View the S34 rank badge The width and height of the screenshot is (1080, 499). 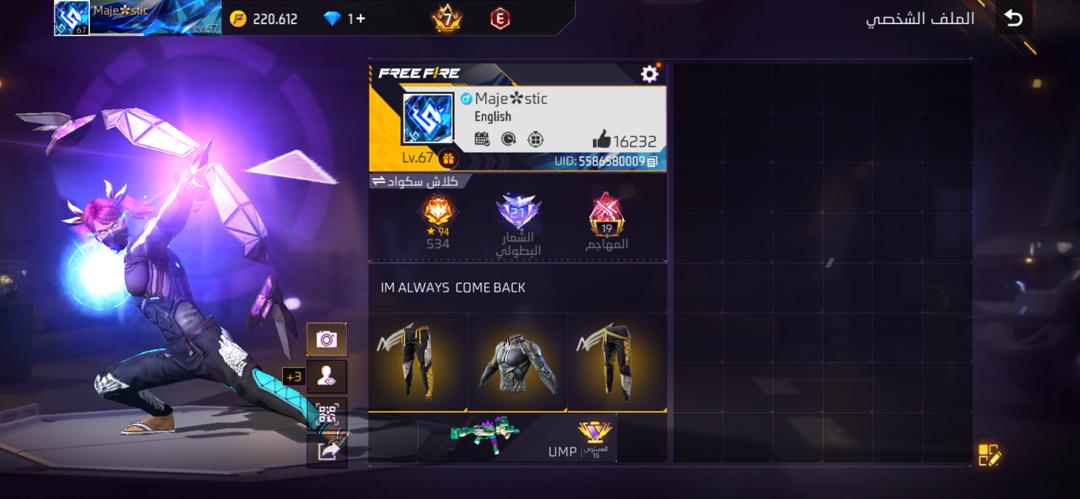[438, 213]
